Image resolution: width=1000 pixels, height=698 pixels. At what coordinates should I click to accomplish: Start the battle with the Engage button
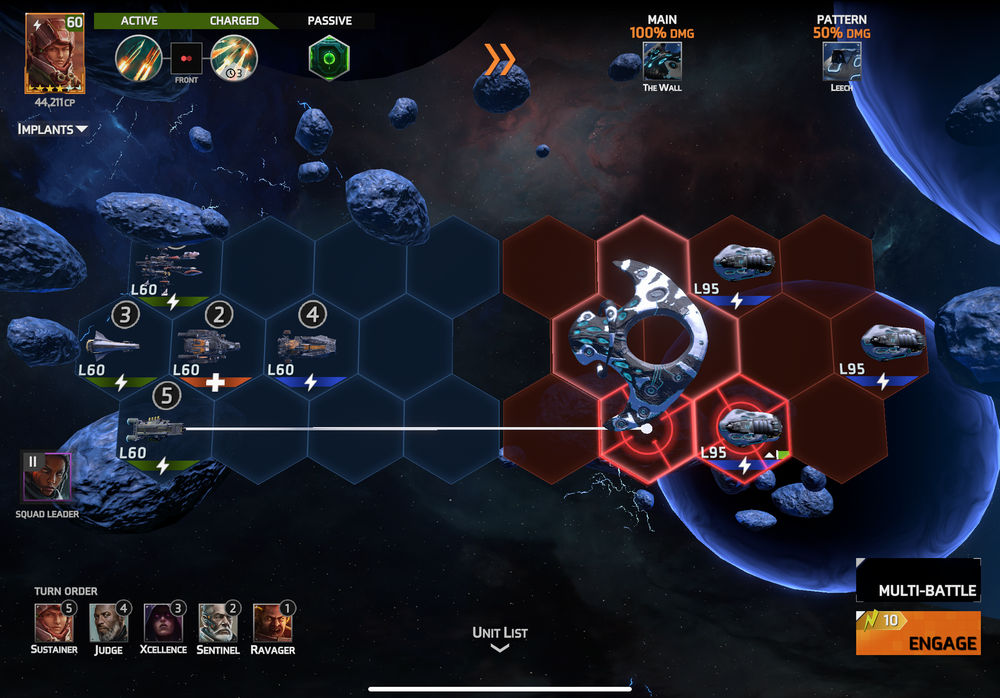[x=917, y=633]
